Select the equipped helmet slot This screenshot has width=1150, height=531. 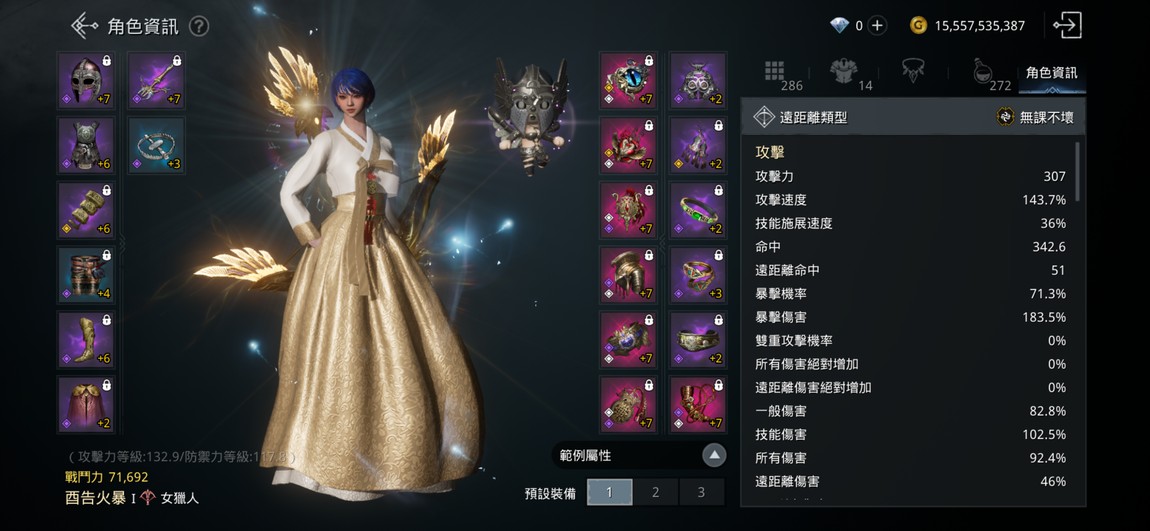point(86,81)
